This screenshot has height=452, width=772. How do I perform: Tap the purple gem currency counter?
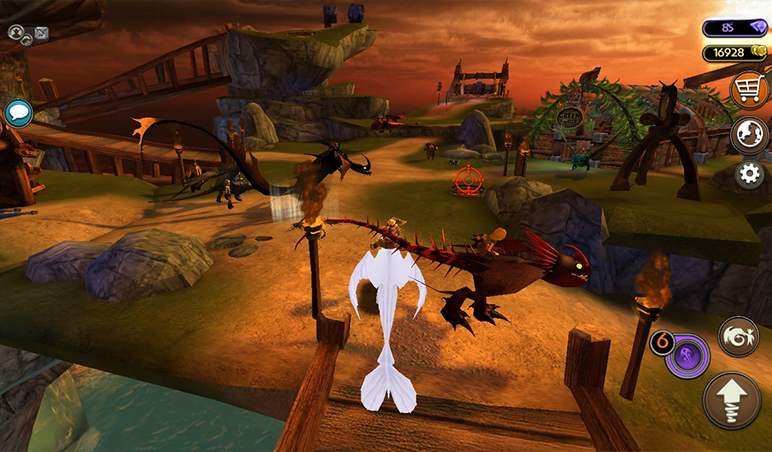click(x=735, y=28)
